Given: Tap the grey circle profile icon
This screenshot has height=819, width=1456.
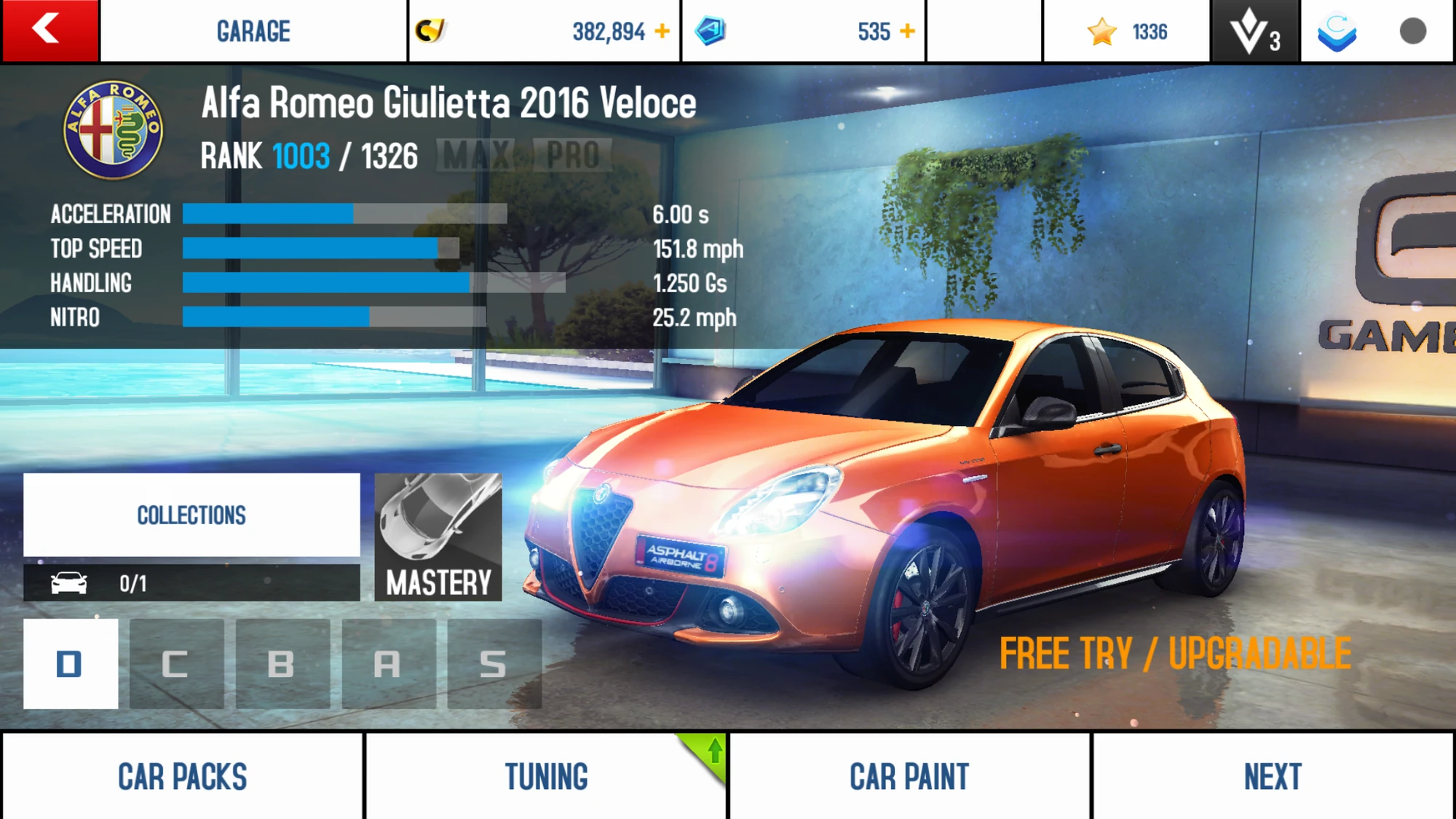Looking at the screenshot, I should tap(1412, 31).
